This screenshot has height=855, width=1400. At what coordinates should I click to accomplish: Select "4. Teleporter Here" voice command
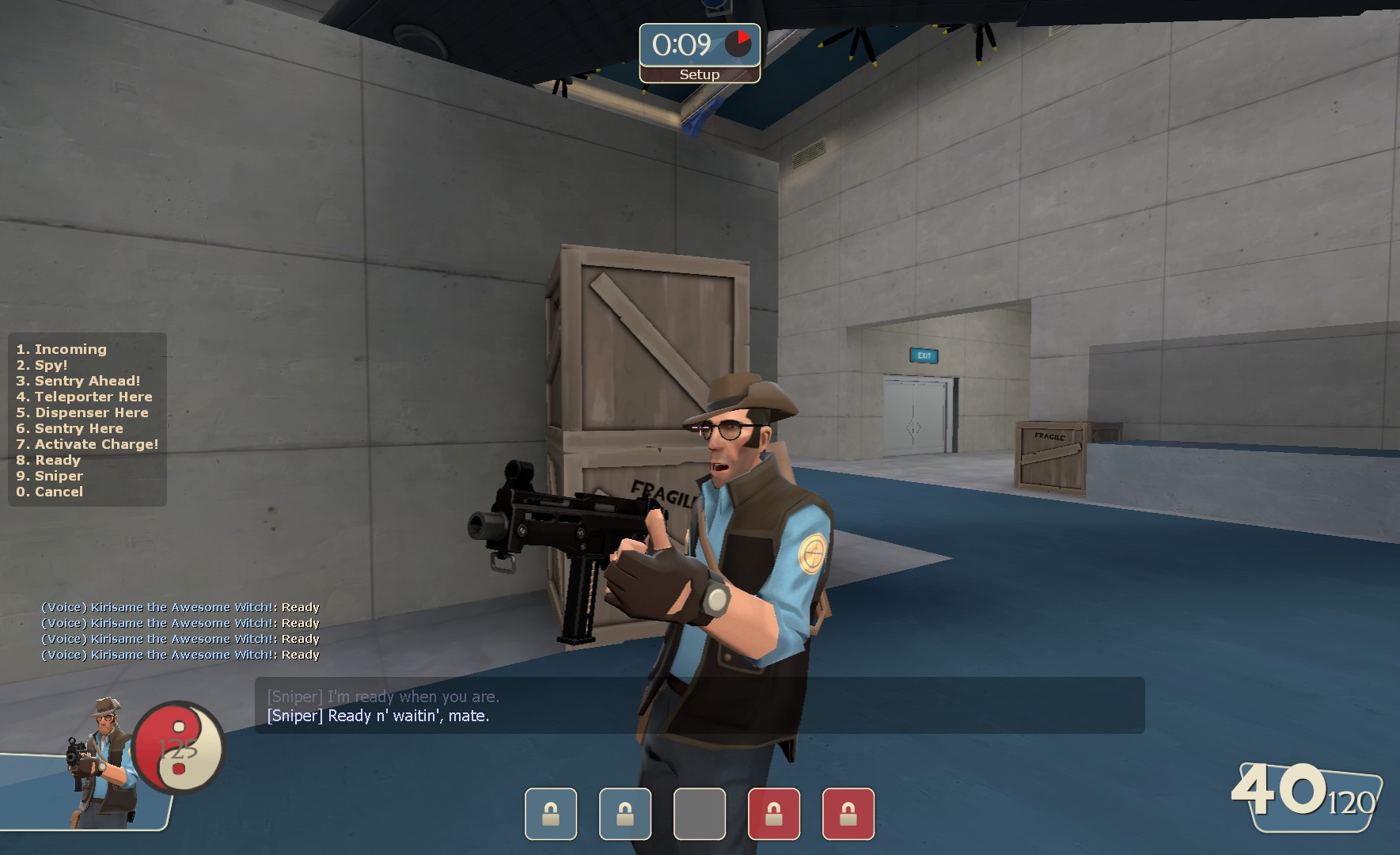click(82, 397)
